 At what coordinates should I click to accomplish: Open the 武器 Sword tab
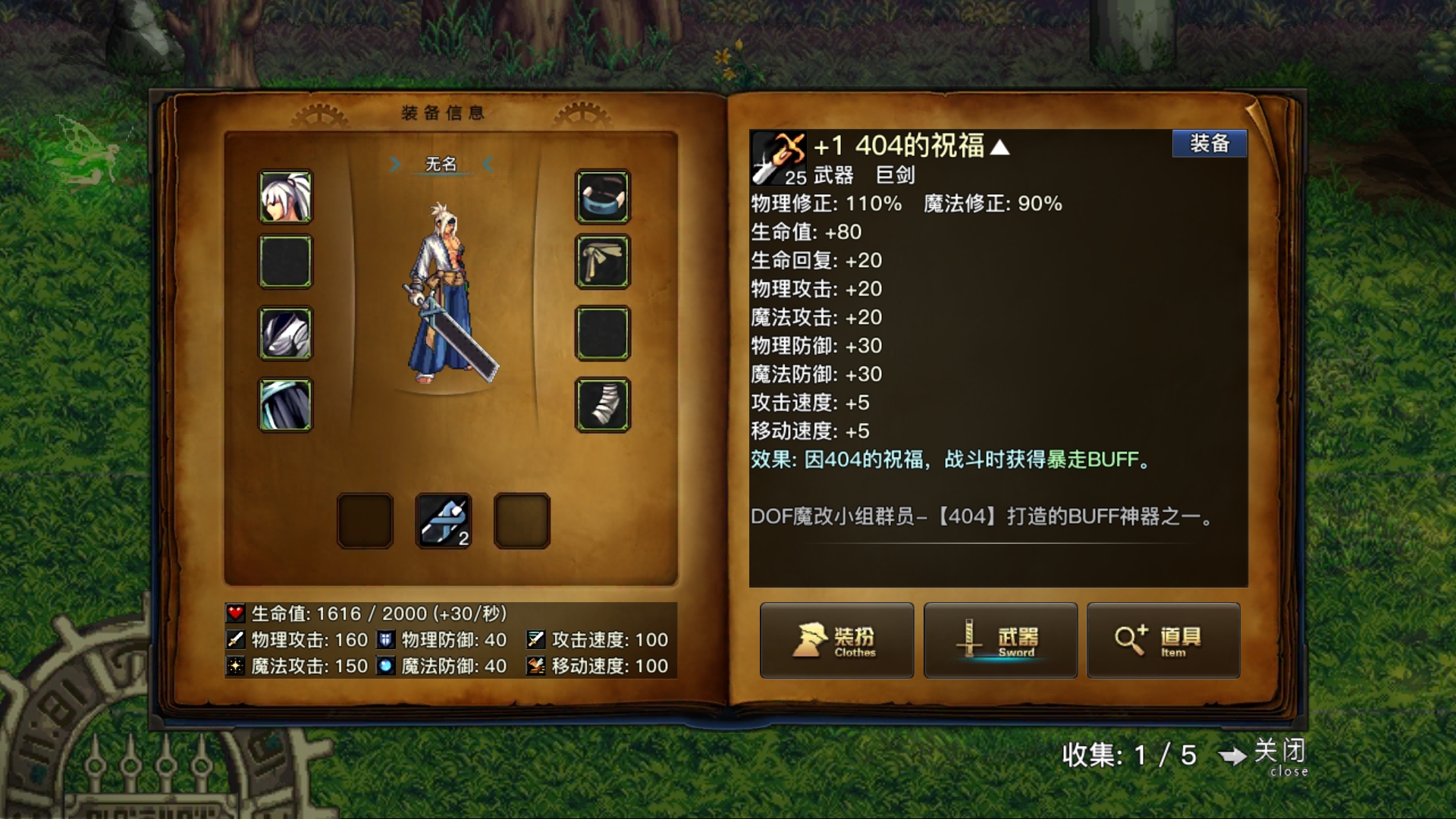point(999,641)
